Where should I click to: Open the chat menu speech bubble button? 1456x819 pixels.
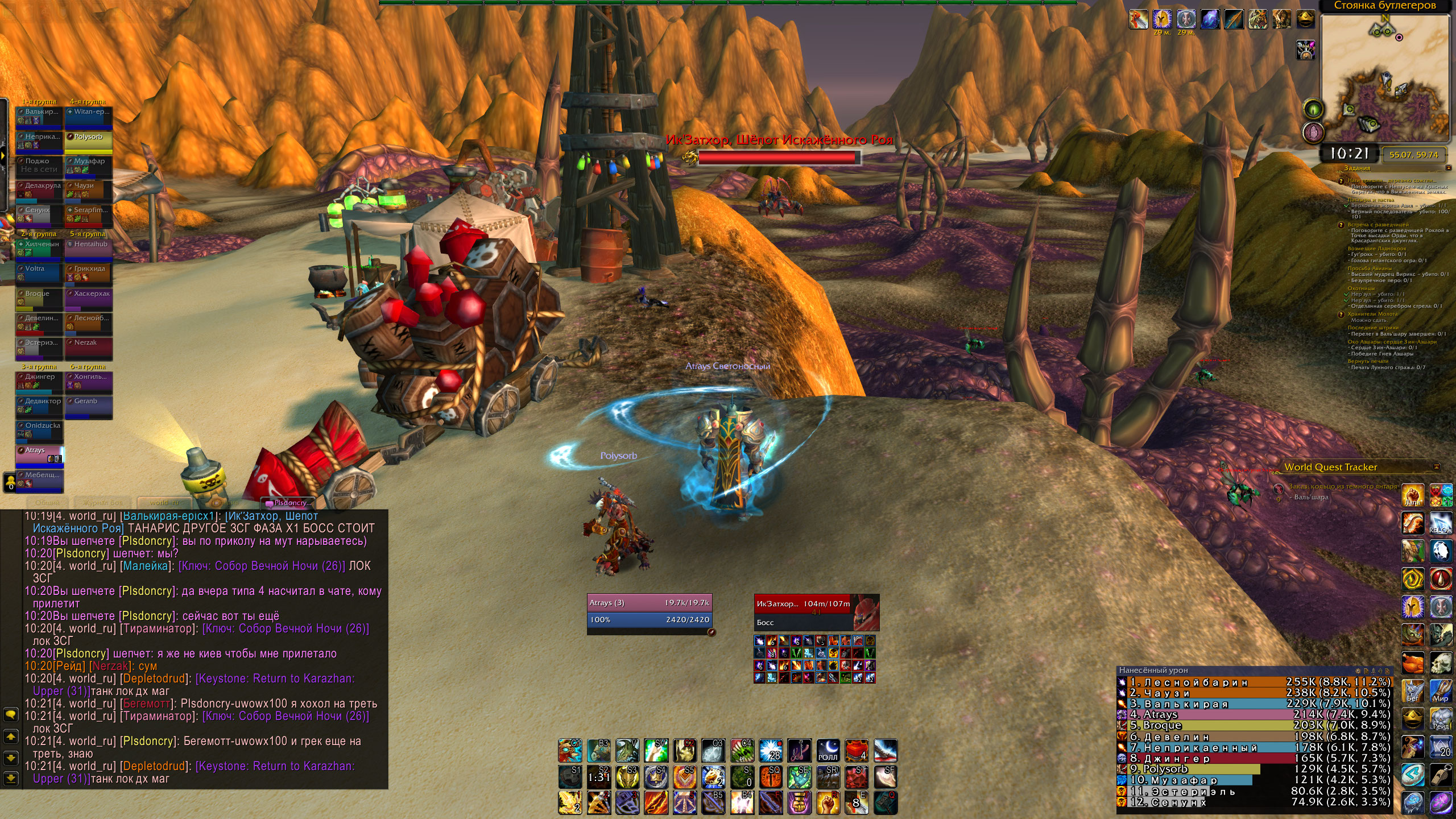pyautogui.click(x=10, y=714)
